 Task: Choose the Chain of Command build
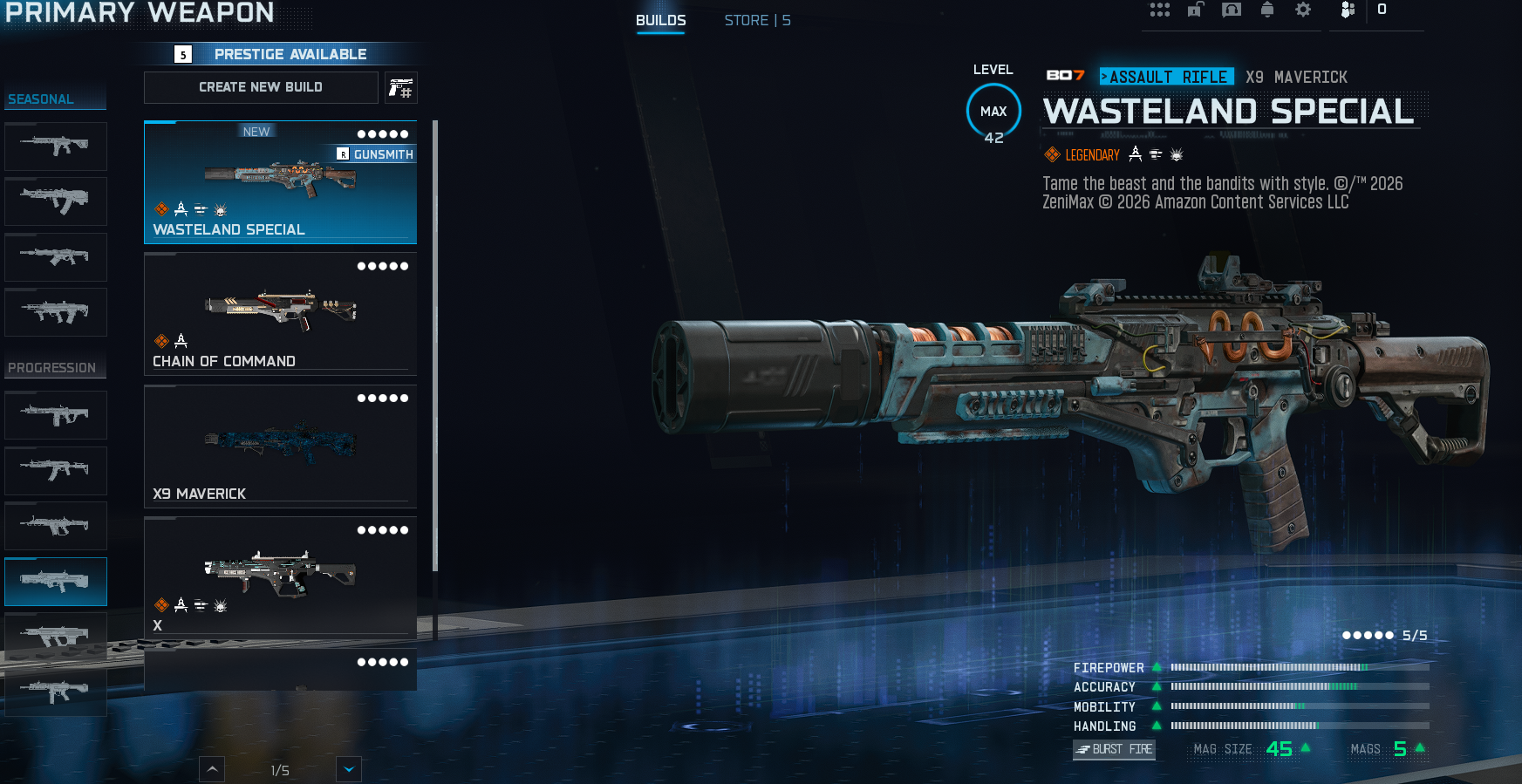pos(279,314)
